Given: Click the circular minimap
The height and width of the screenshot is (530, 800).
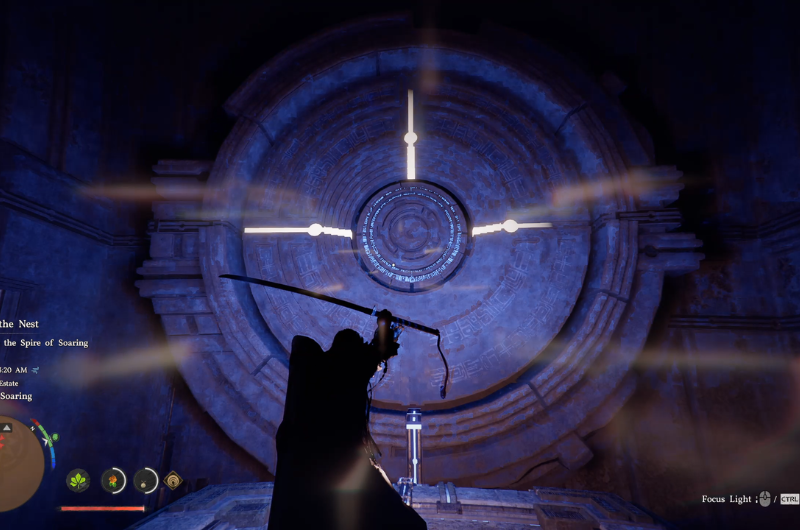Looking at the screenshot, I should (18, 459).
